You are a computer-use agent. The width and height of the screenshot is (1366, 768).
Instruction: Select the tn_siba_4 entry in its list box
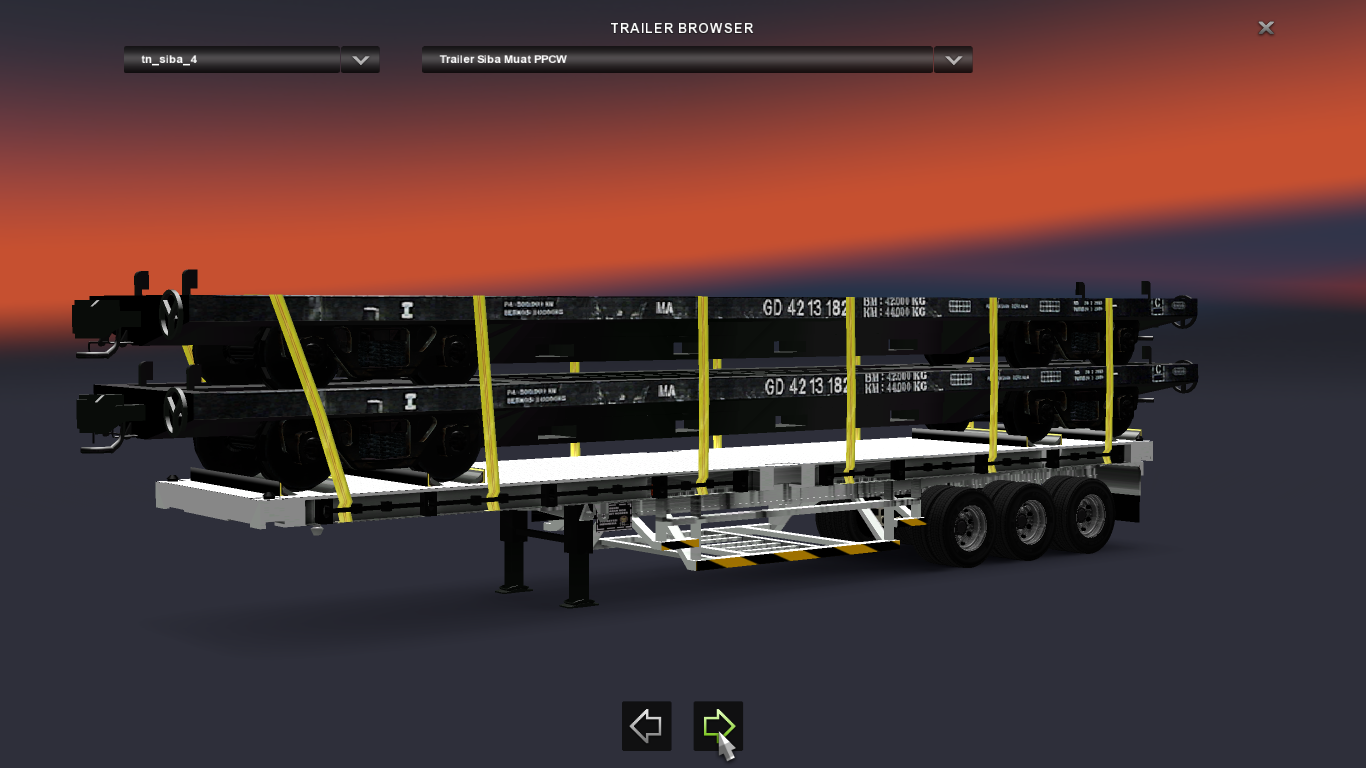(230, 59)
